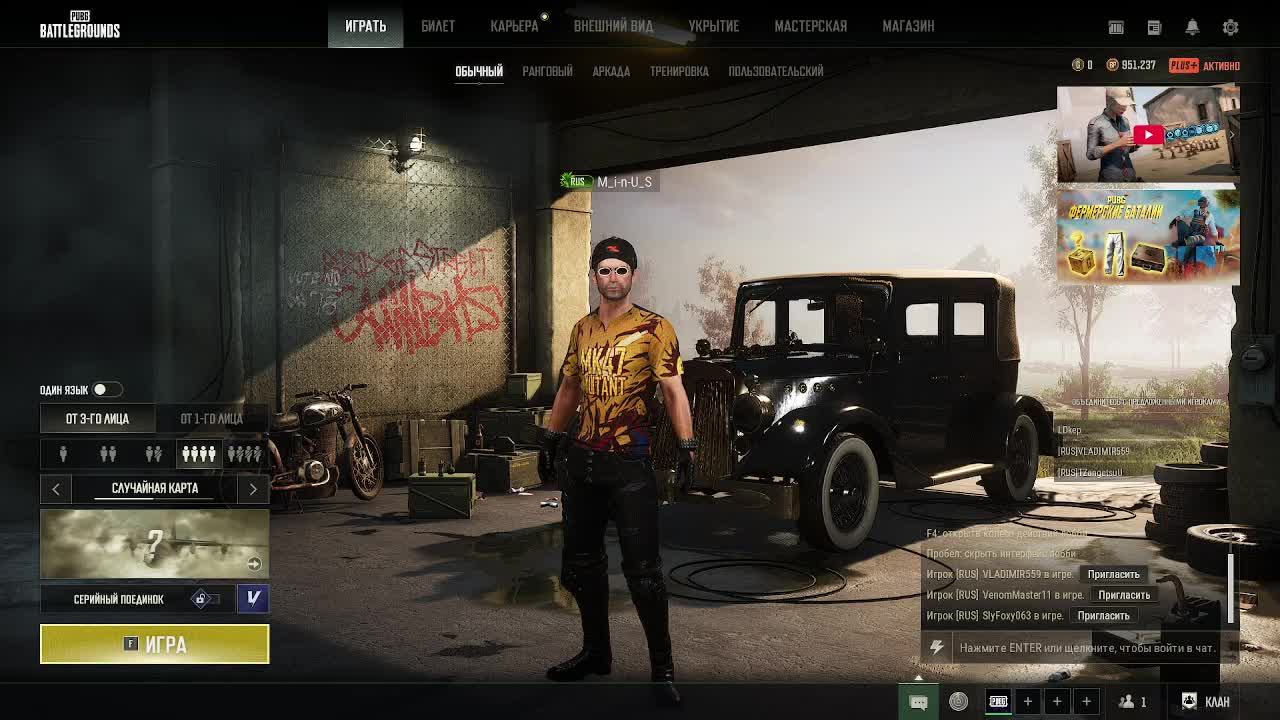
Task: Open the МАГАЗИН store tab
Action: pos(908,26)
